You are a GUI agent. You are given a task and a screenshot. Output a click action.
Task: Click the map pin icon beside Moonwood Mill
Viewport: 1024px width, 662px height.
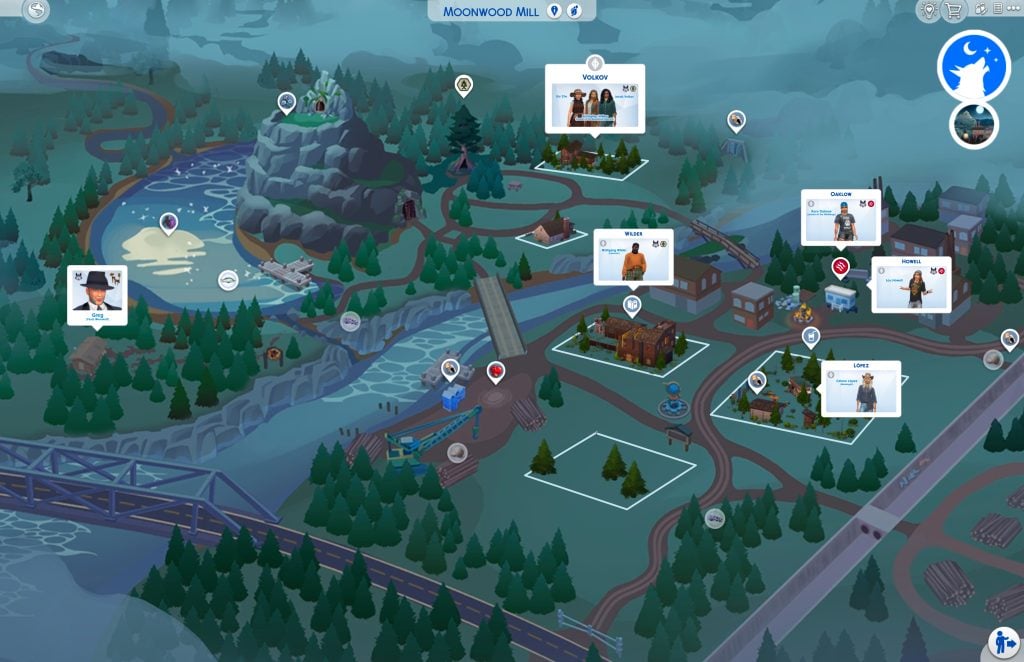coord(555,10)
